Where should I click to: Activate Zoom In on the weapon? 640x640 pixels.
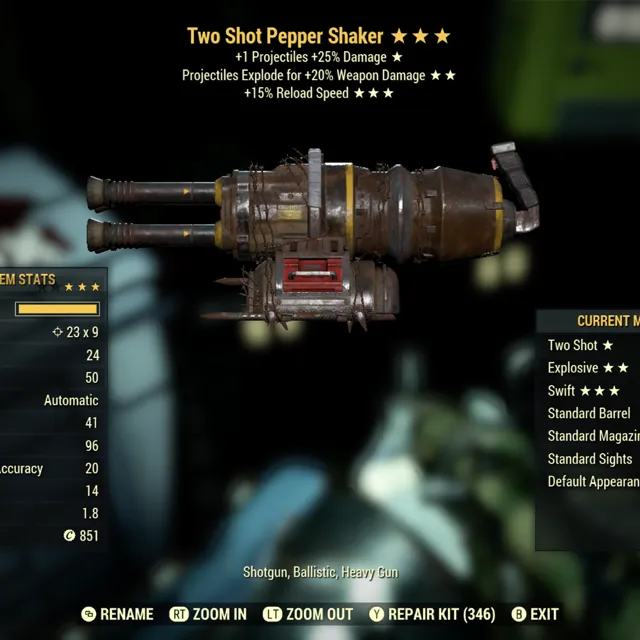pyautogui.click(x=208, y=614)
